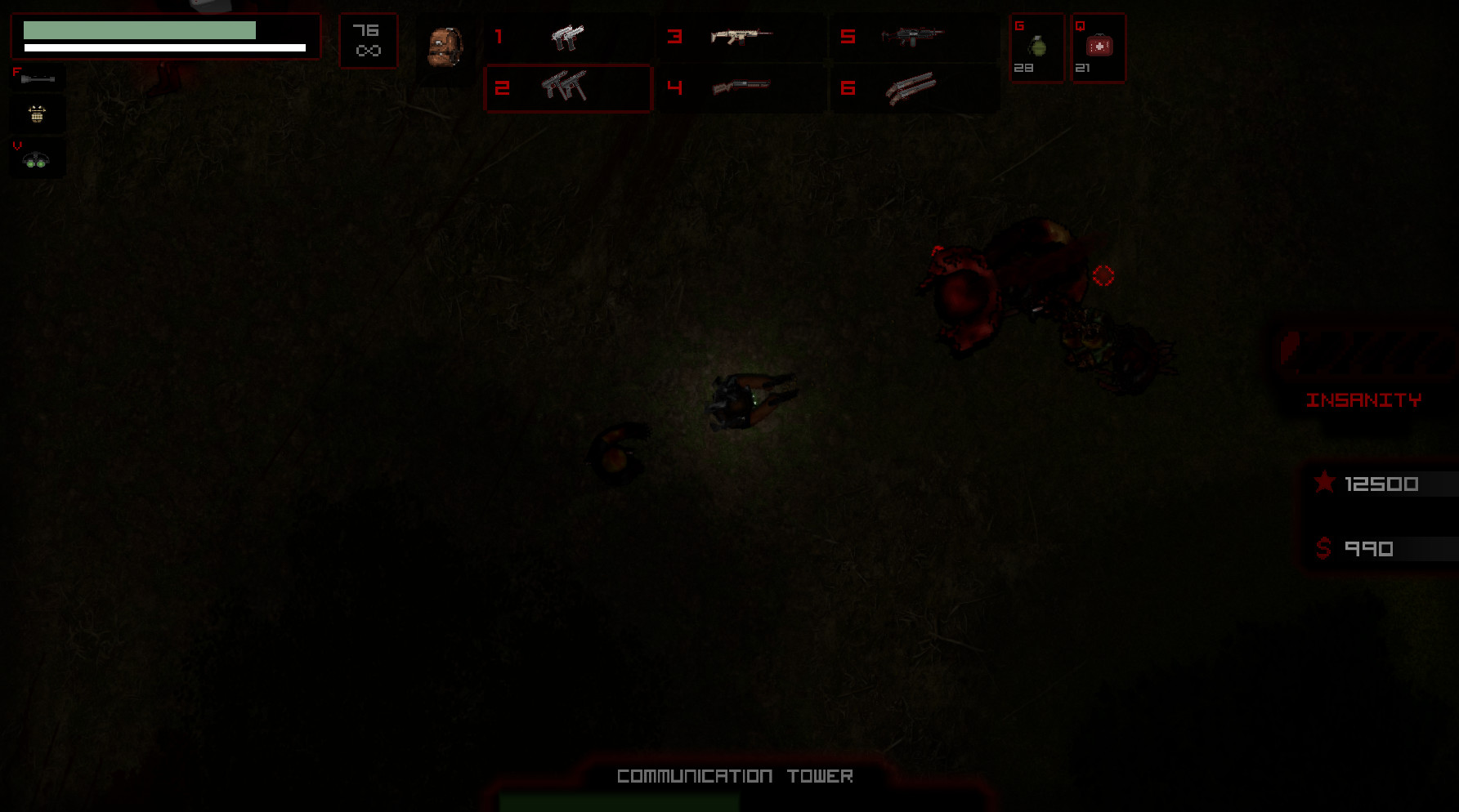Click the white stamina bar
Image resolution: width=1459 pixels, height=812 pixels.
pyautogui.click(x=163, y=48)
